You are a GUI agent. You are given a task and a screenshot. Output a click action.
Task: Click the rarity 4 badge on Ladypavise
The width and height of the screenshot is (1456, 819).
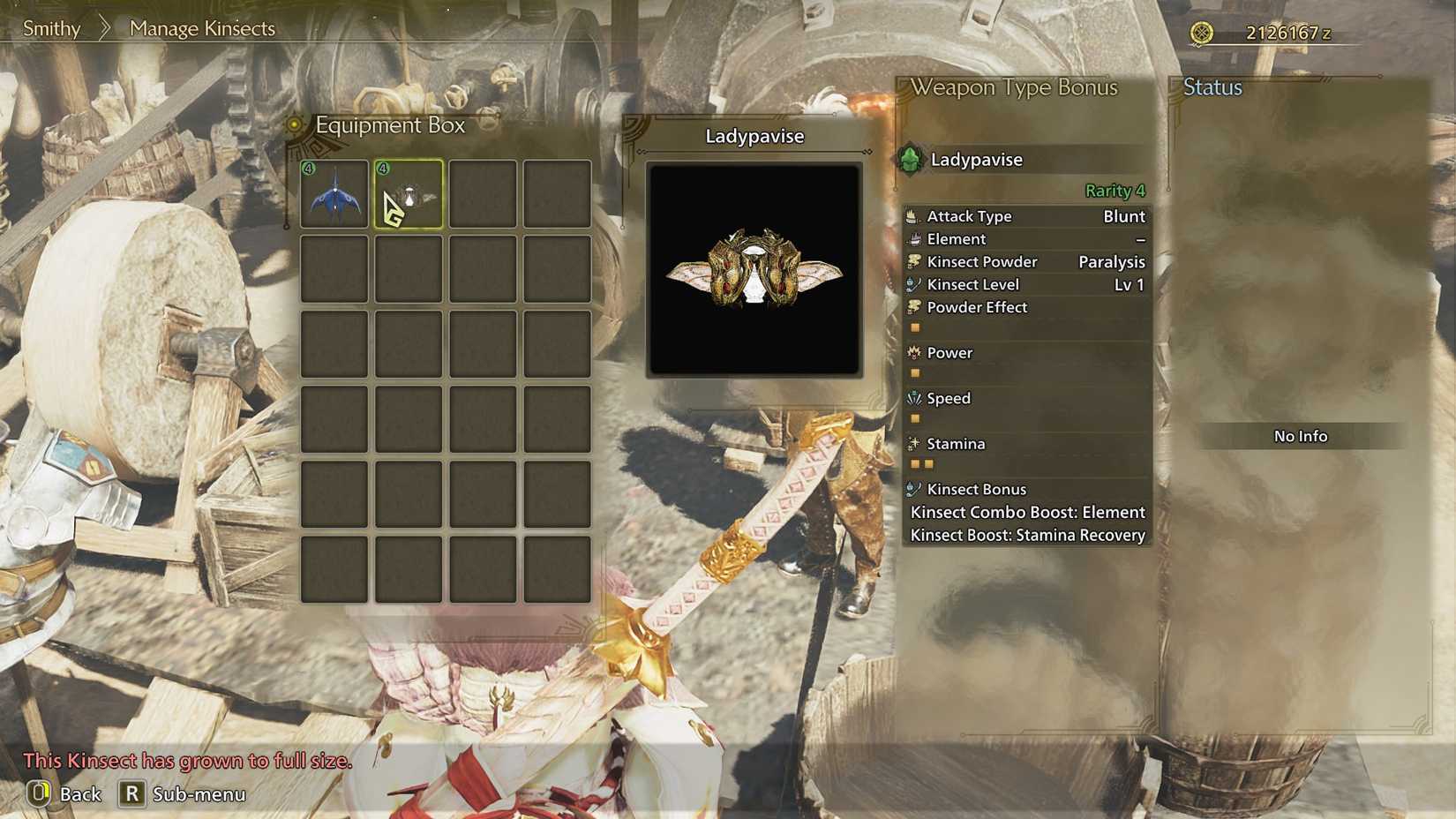pos(383,167)
